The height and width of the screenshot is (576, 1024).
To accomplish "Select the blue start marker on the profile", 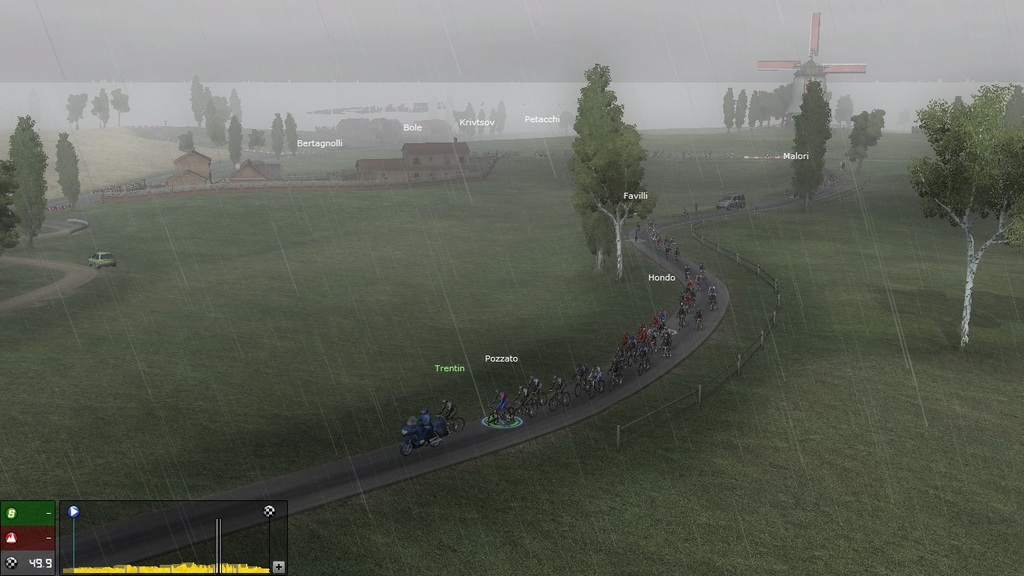I will [73, 511].
